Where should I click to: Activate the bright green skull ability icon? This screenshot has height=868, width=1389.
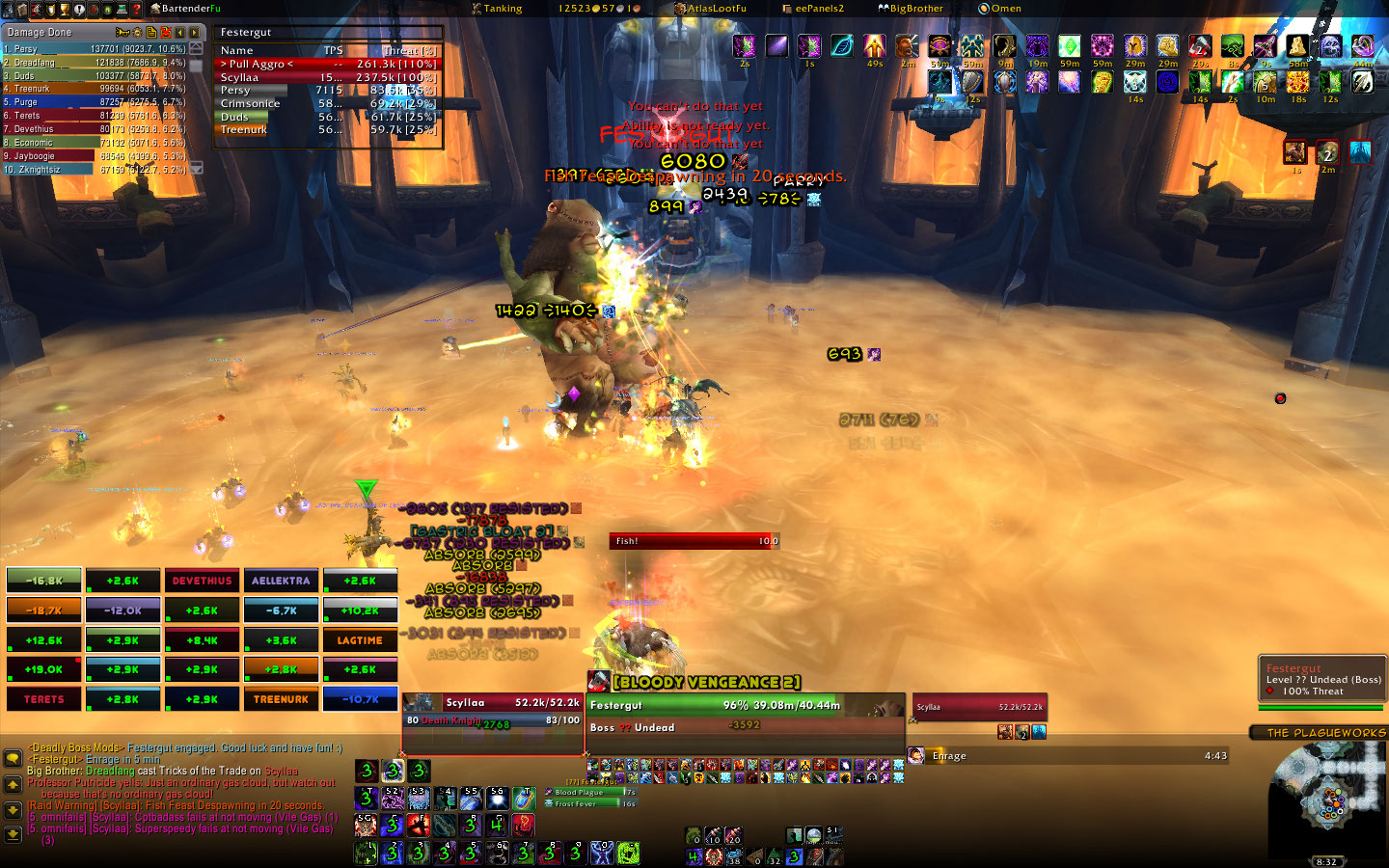(628, 853)
